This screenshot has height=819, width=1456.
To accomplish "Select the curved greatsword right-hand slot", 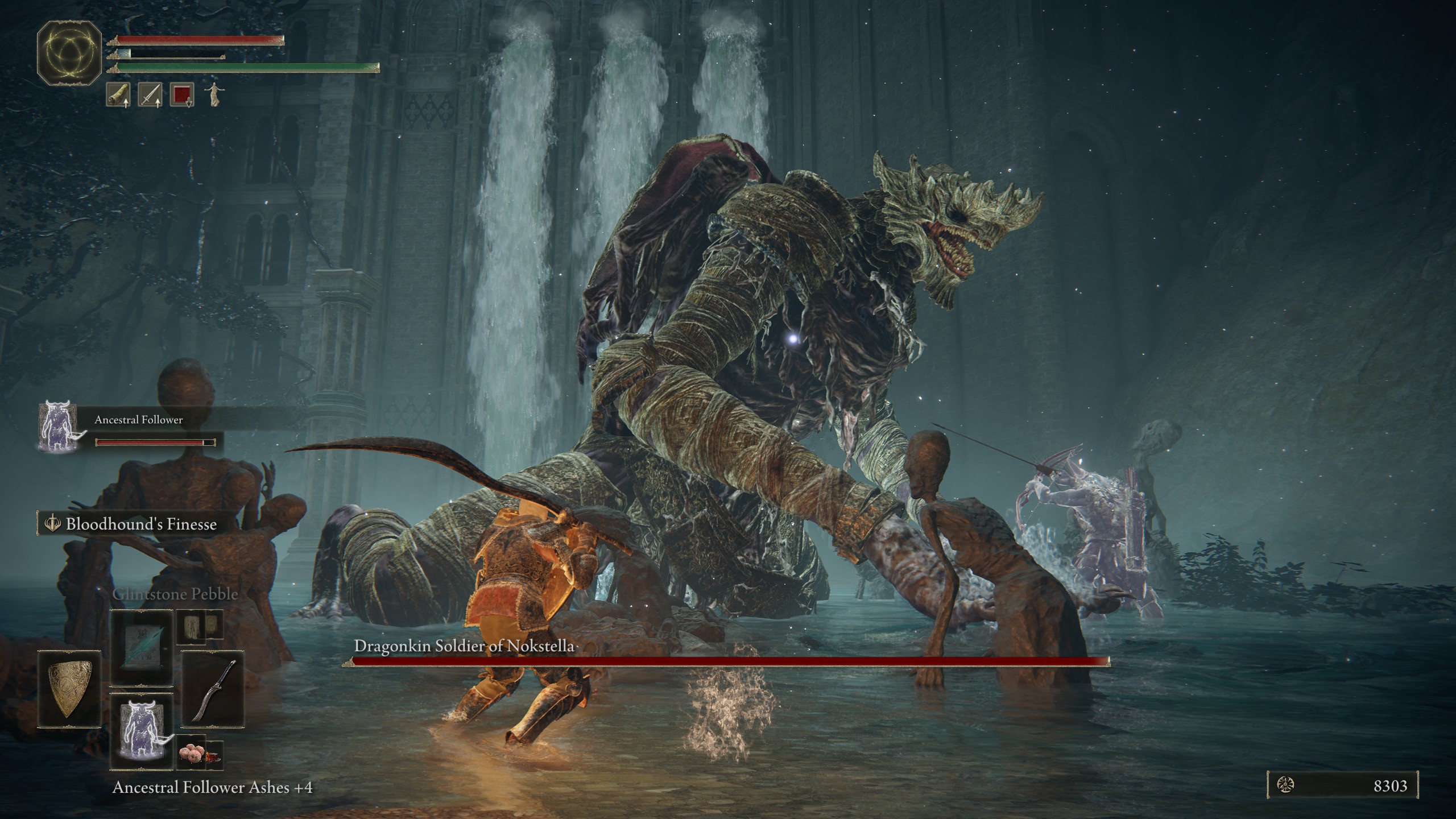I will pos(213,690).
